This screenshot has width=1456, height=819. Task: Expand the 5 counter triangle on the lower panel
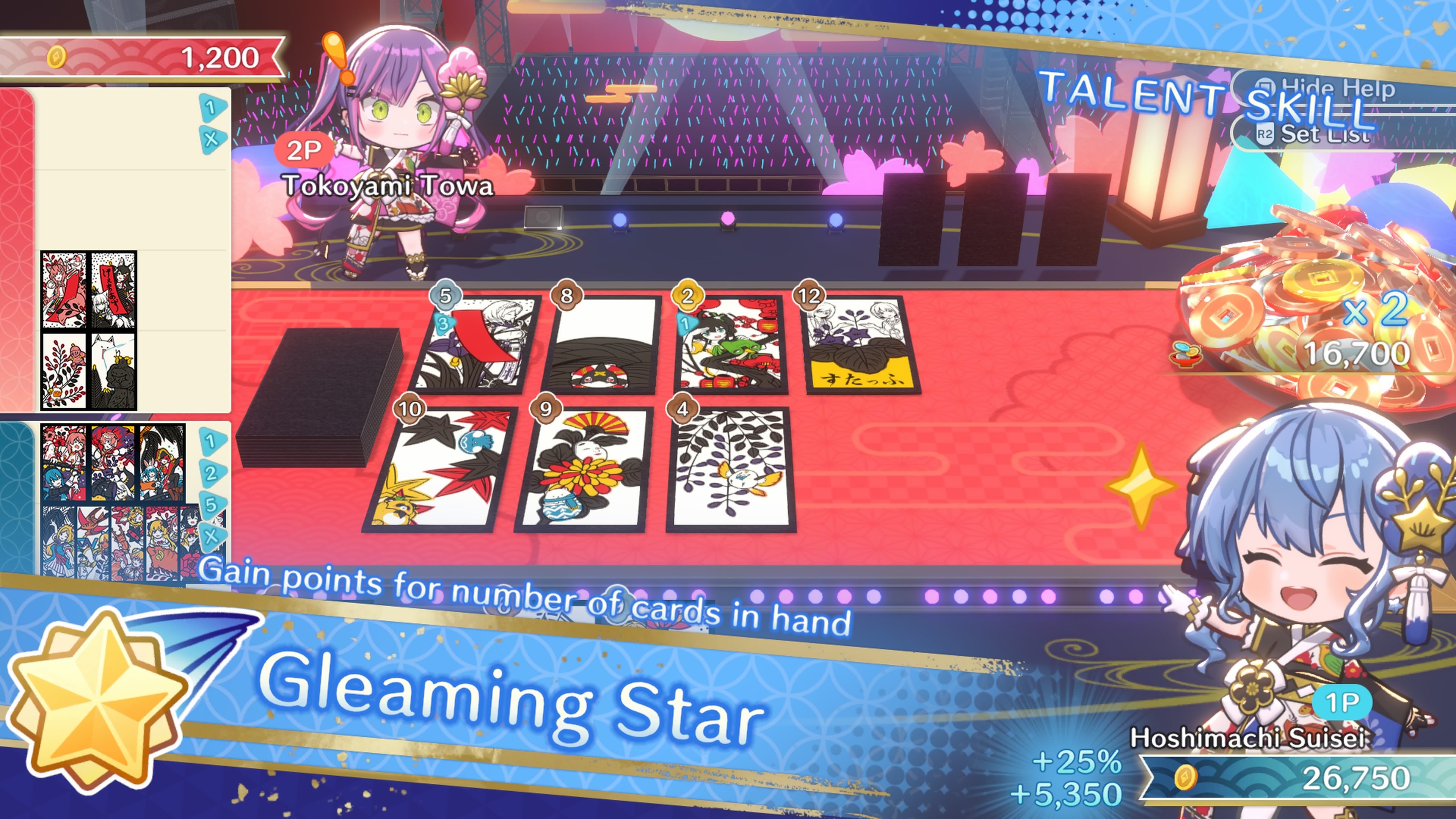(213, 506)
